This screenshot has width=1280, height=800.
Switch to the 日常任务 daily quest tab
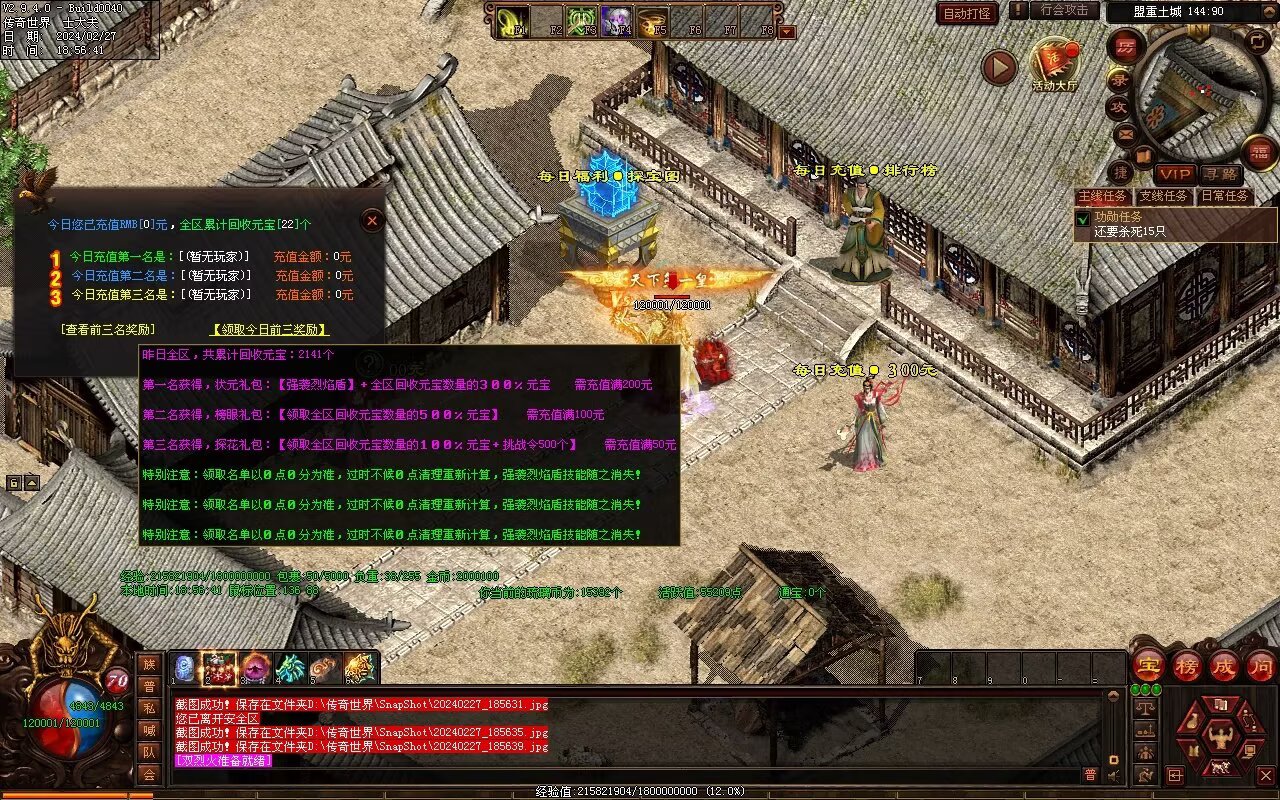pyautogui.click(x=1225, y=196)
